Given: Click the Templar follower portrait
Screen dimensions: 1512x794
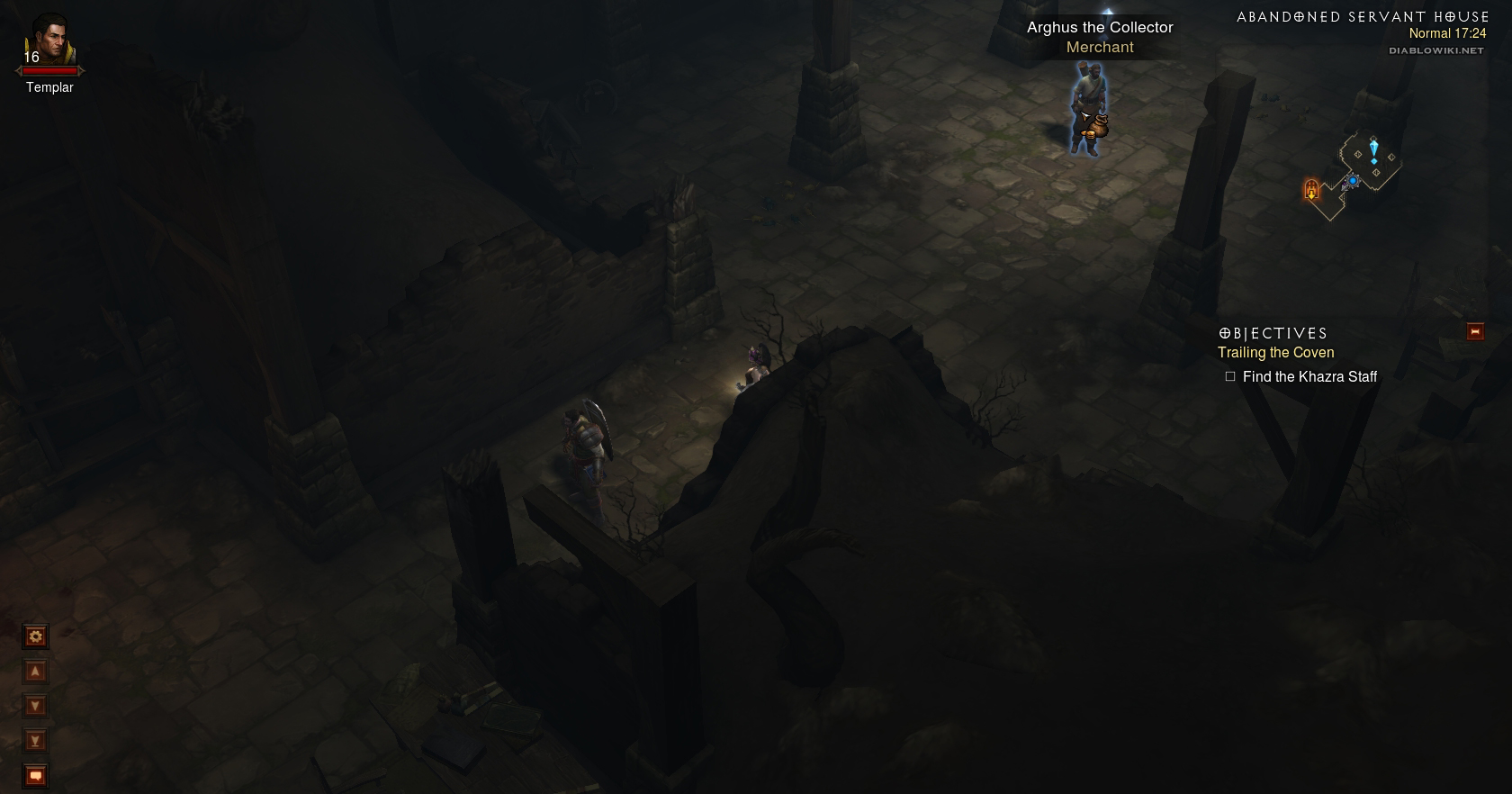Looking at the screenshot, I should coord(49,41).
